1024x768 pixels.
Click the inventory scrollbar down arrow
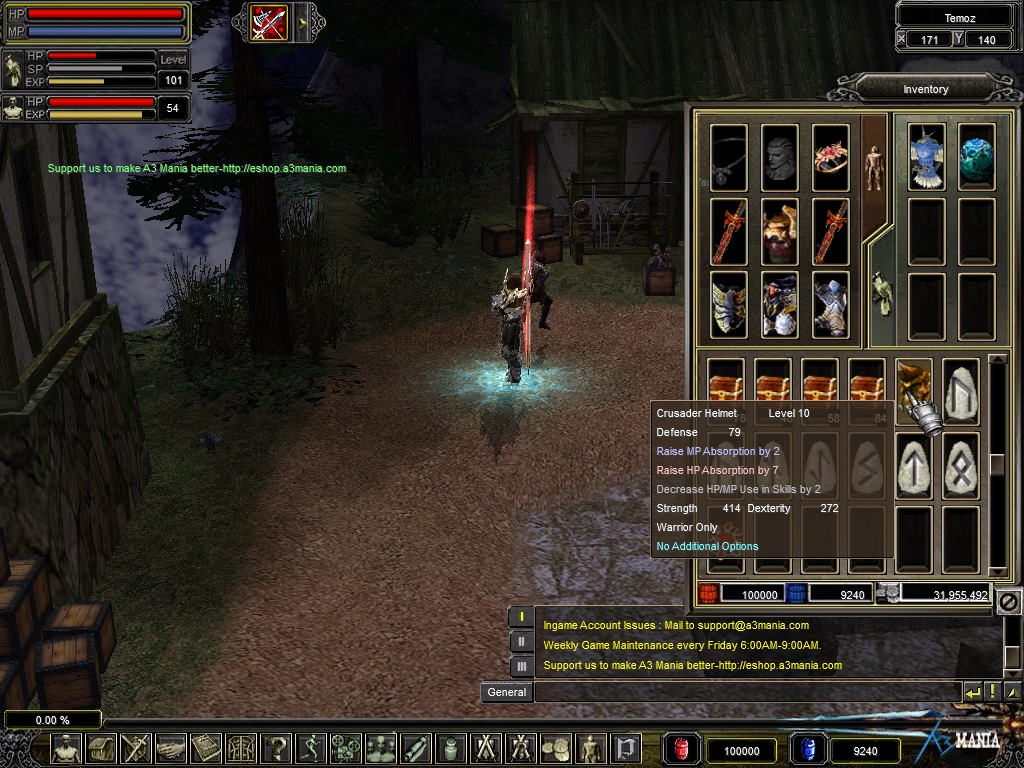(x=996, y=570)
